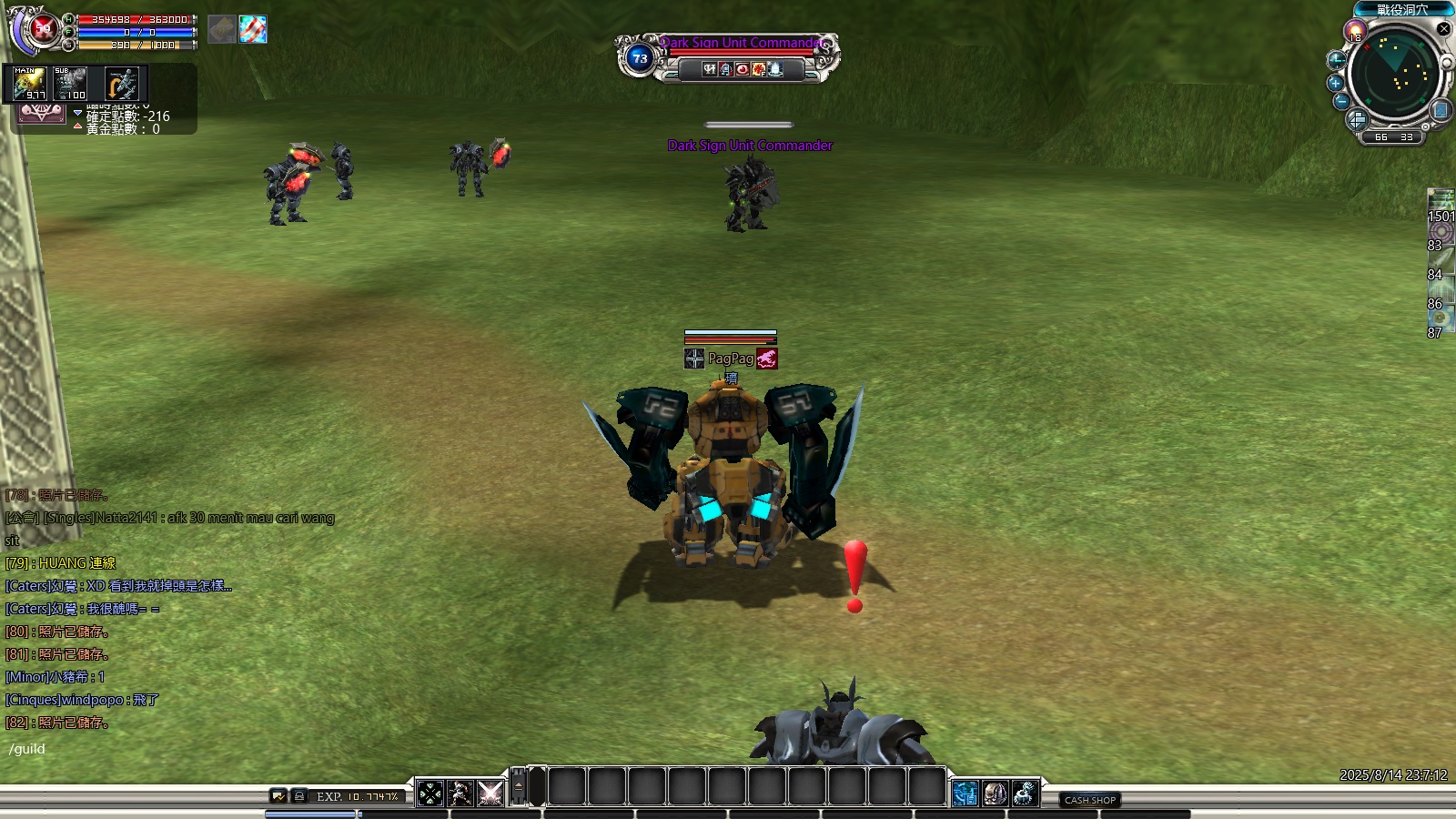Click the chat input field showing /guild
1456x819 pixels.
pos(136,749)
